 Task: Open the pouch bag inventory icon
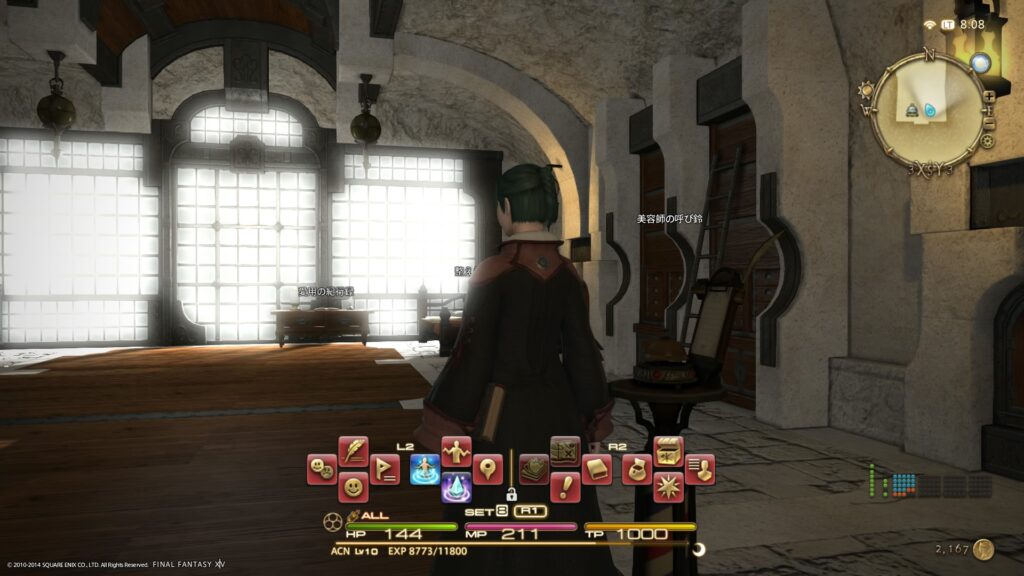click(x=637, y=468)
